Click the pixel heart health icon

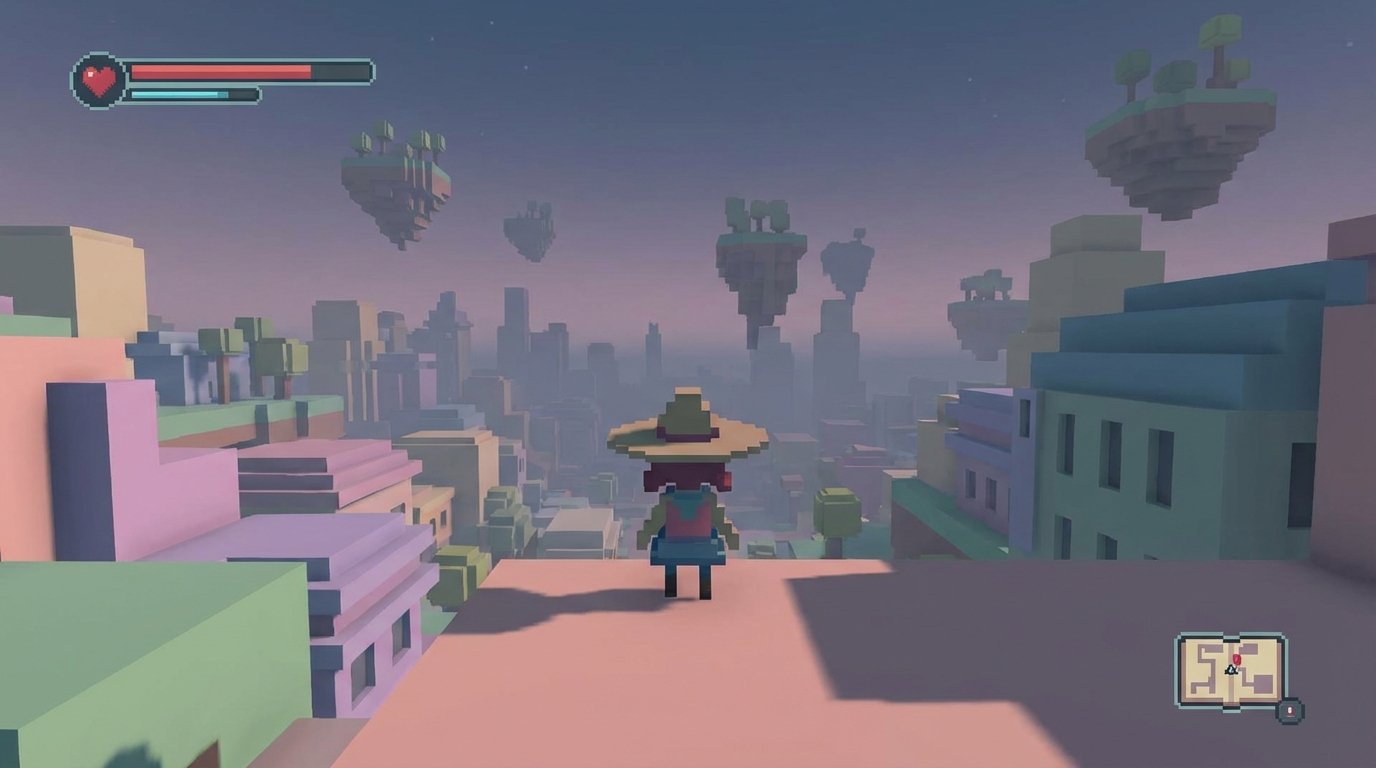pyautogui.click(x=95, y=78)
